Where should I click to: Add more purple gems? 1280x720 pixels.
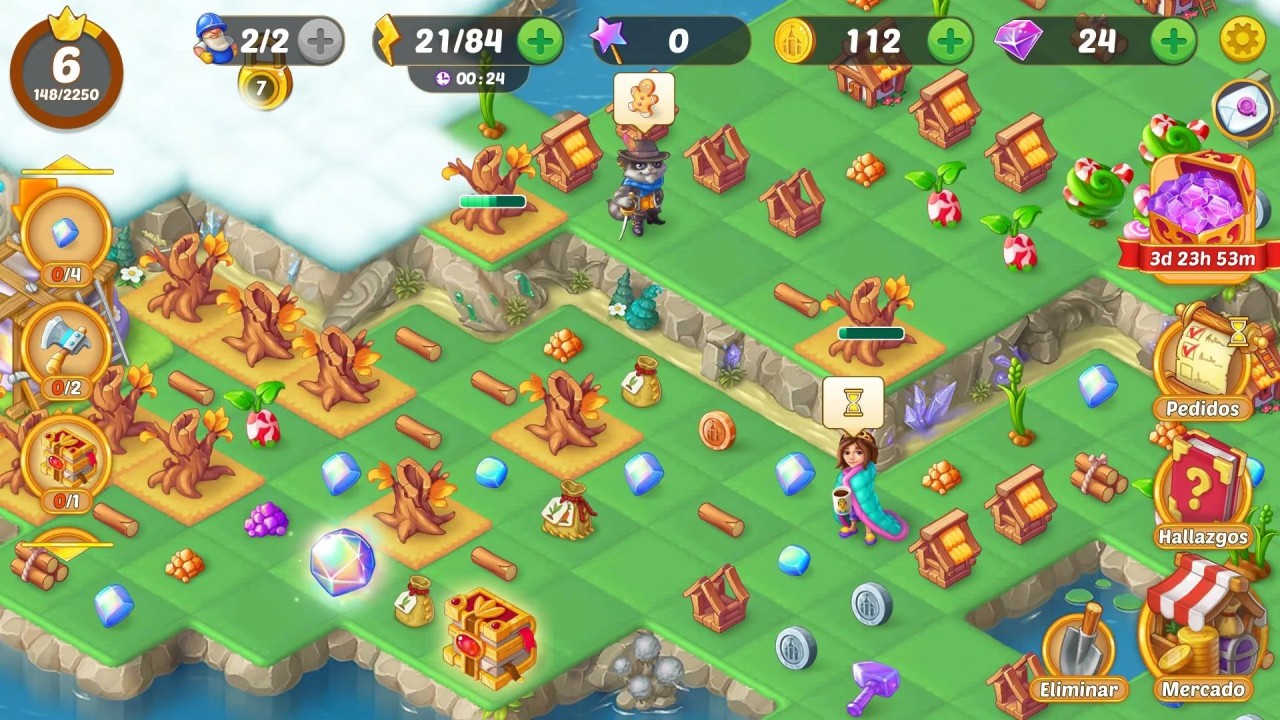(1173, 41)
